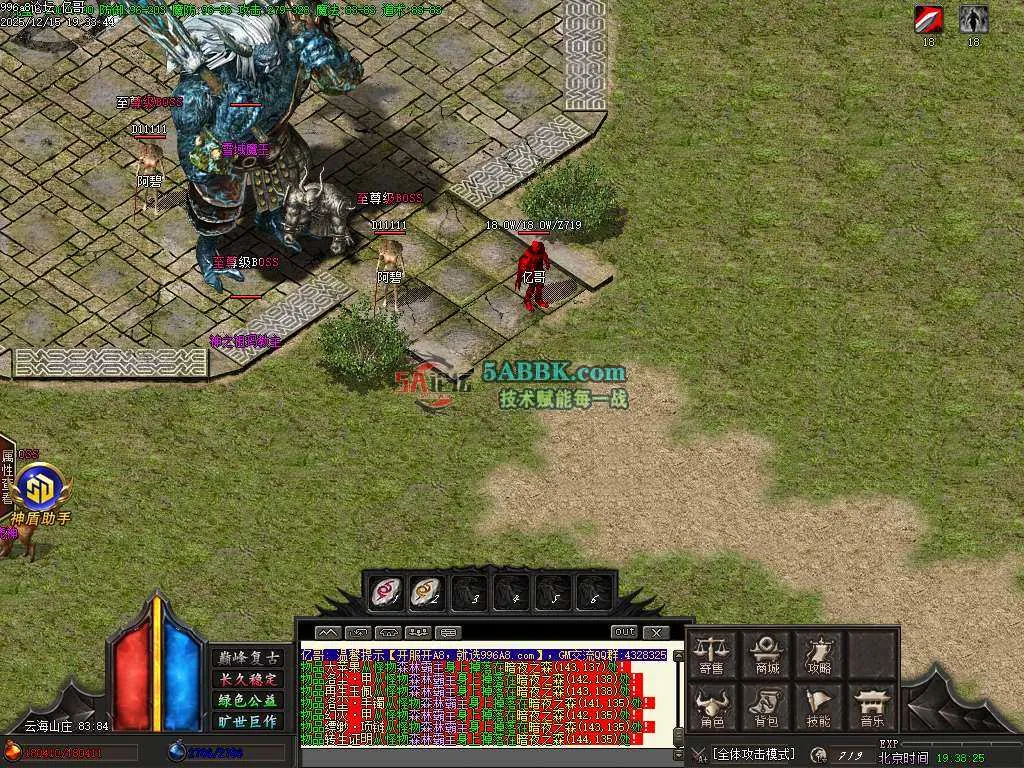The width and height of the screenshot is (1024, 768).
Task: Switch the 全体攻击模式 attack mode
Action: click(753, 753)
